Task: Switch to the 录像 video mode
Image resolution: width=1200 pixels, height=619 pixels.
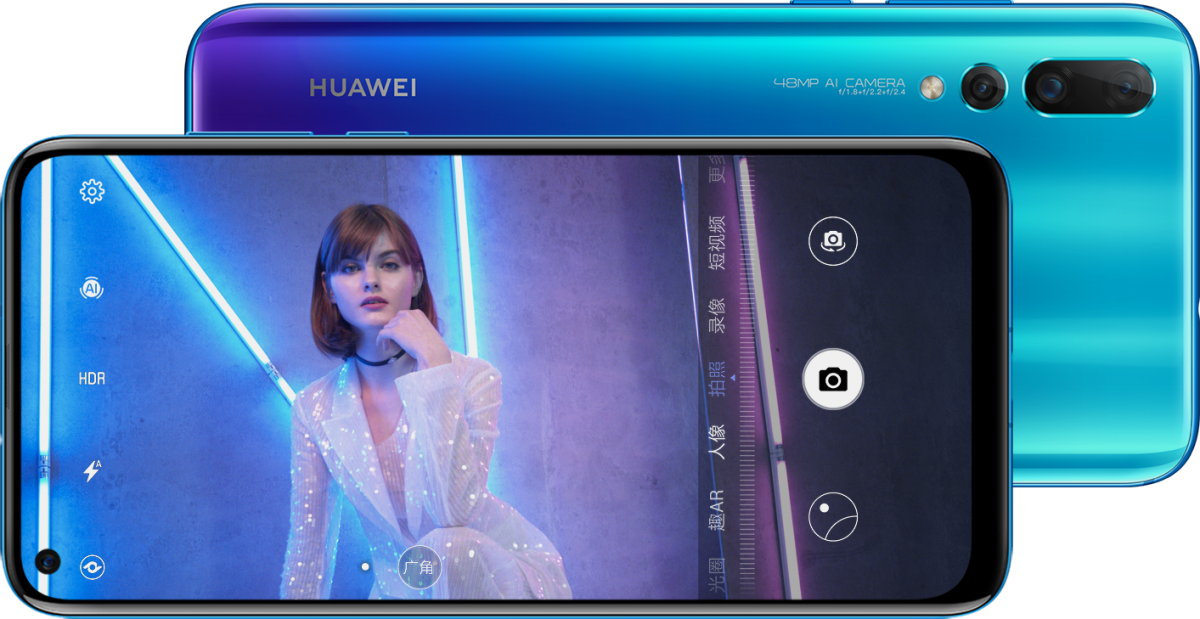Action: 717,314
